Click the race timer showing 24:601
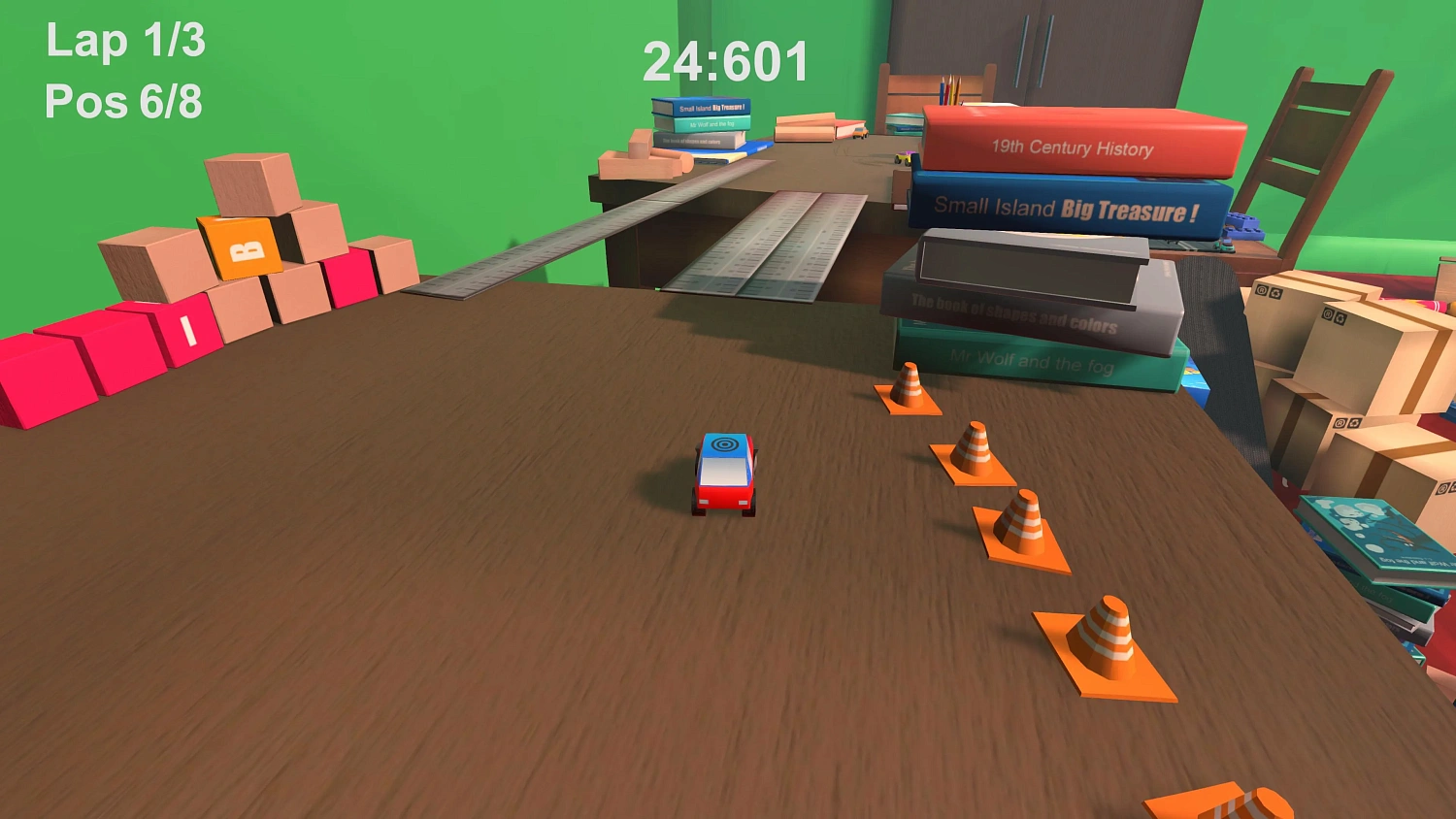 click(726, 58)
